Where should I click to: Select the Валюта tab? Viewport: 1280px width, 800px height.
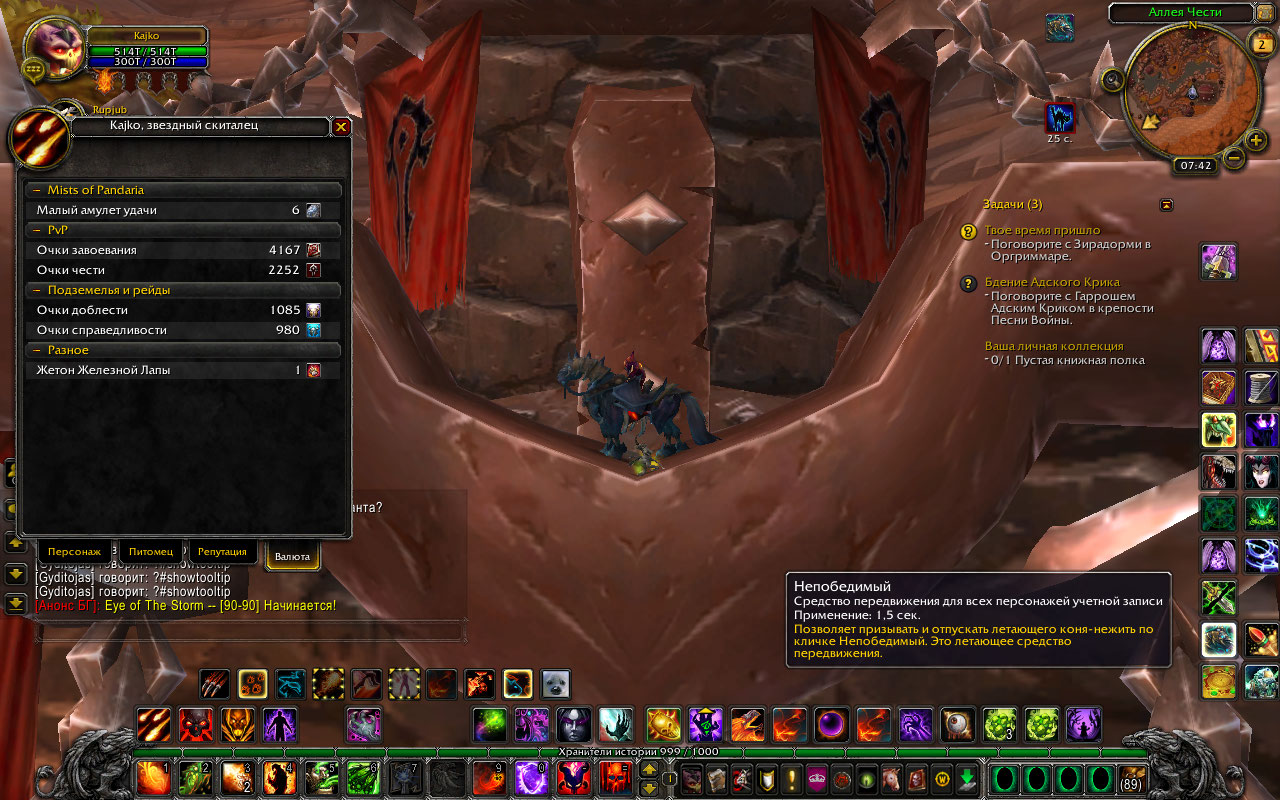coord(292,556)
